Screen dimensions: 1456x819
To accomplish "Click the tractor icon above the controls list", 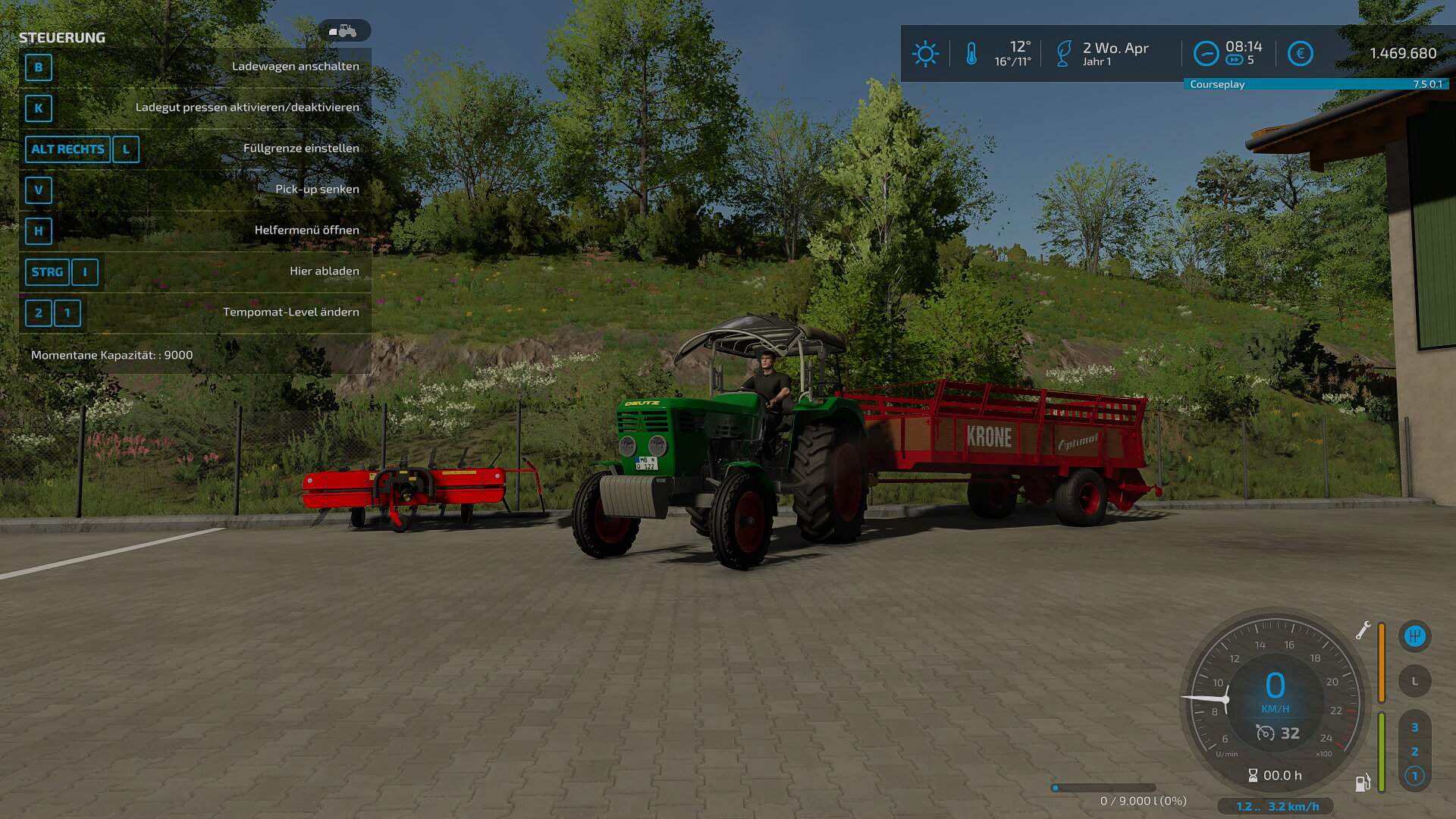I will pyautogui.click(x=344, y=31).
